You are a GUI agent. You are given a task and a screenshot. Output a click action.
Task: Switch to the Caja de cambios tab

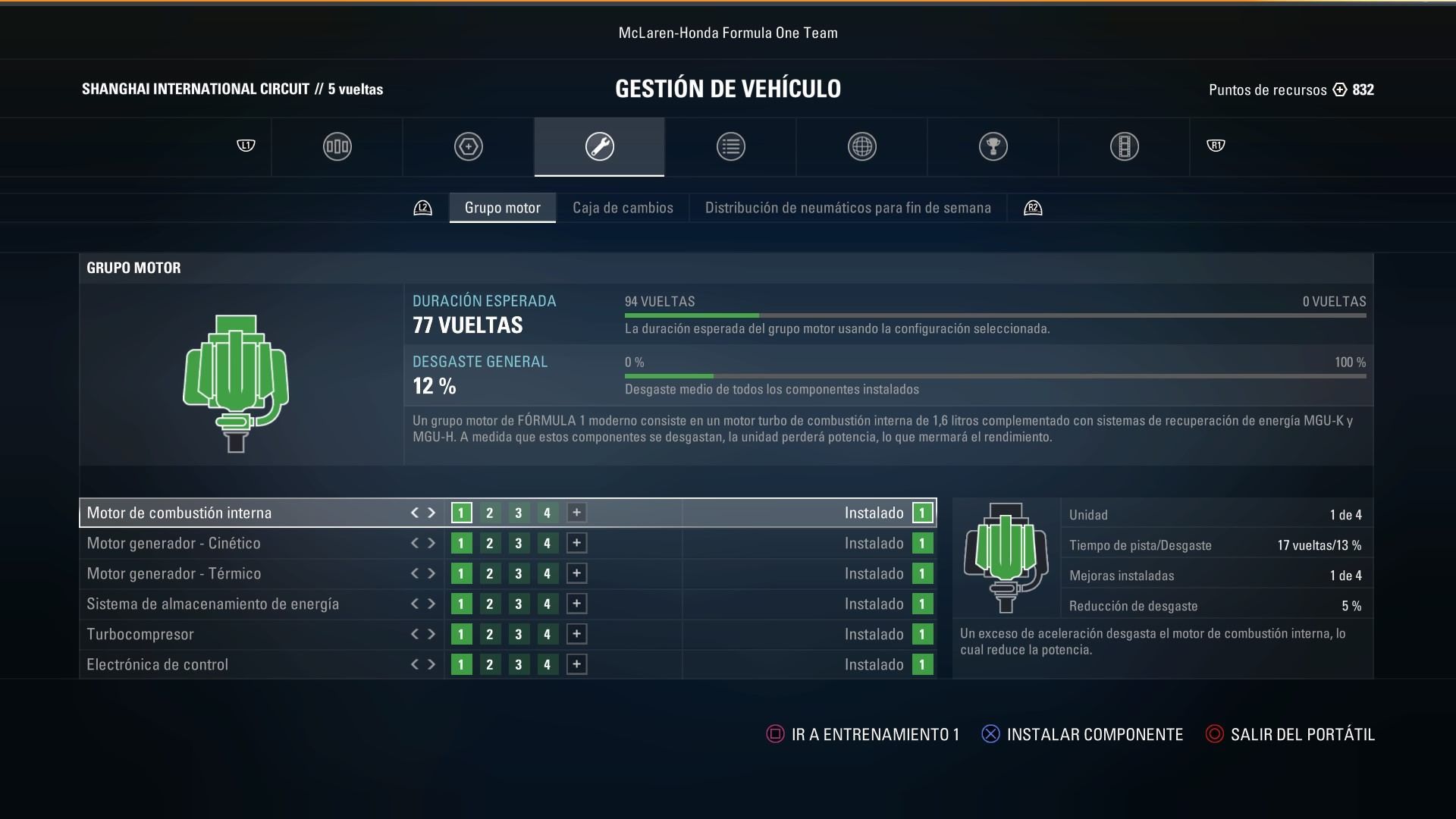(x=623, y=208)
